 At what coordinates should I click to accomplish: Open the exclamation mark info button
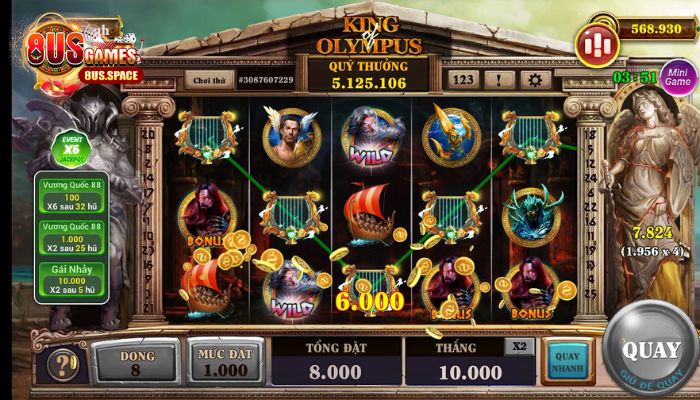[499, 79]
